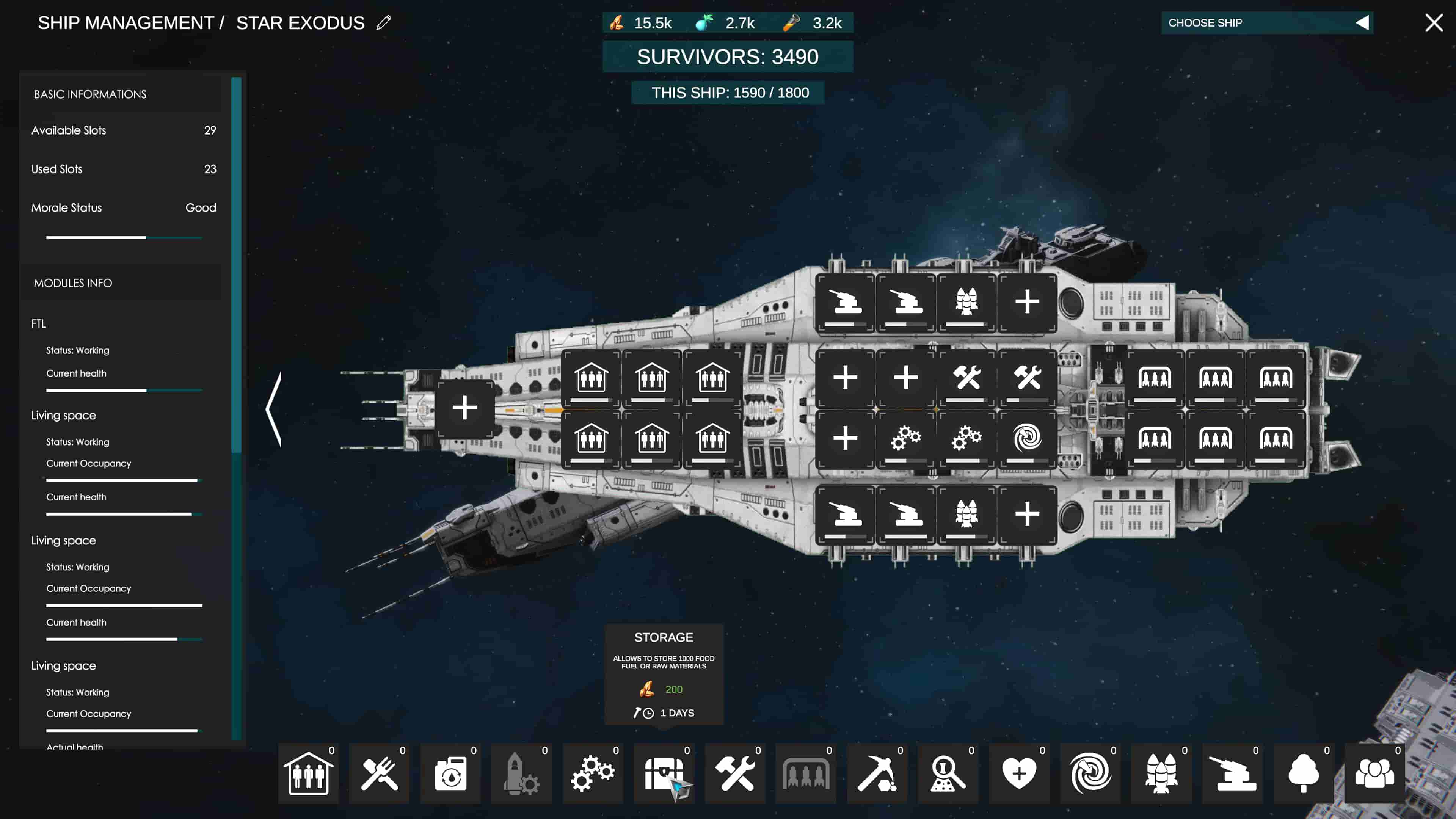This screenshot has height=819, width=1456.
Task: Open the FTL vortex module on the ship
Action: pyautogui.click(x=1027, y=437)
